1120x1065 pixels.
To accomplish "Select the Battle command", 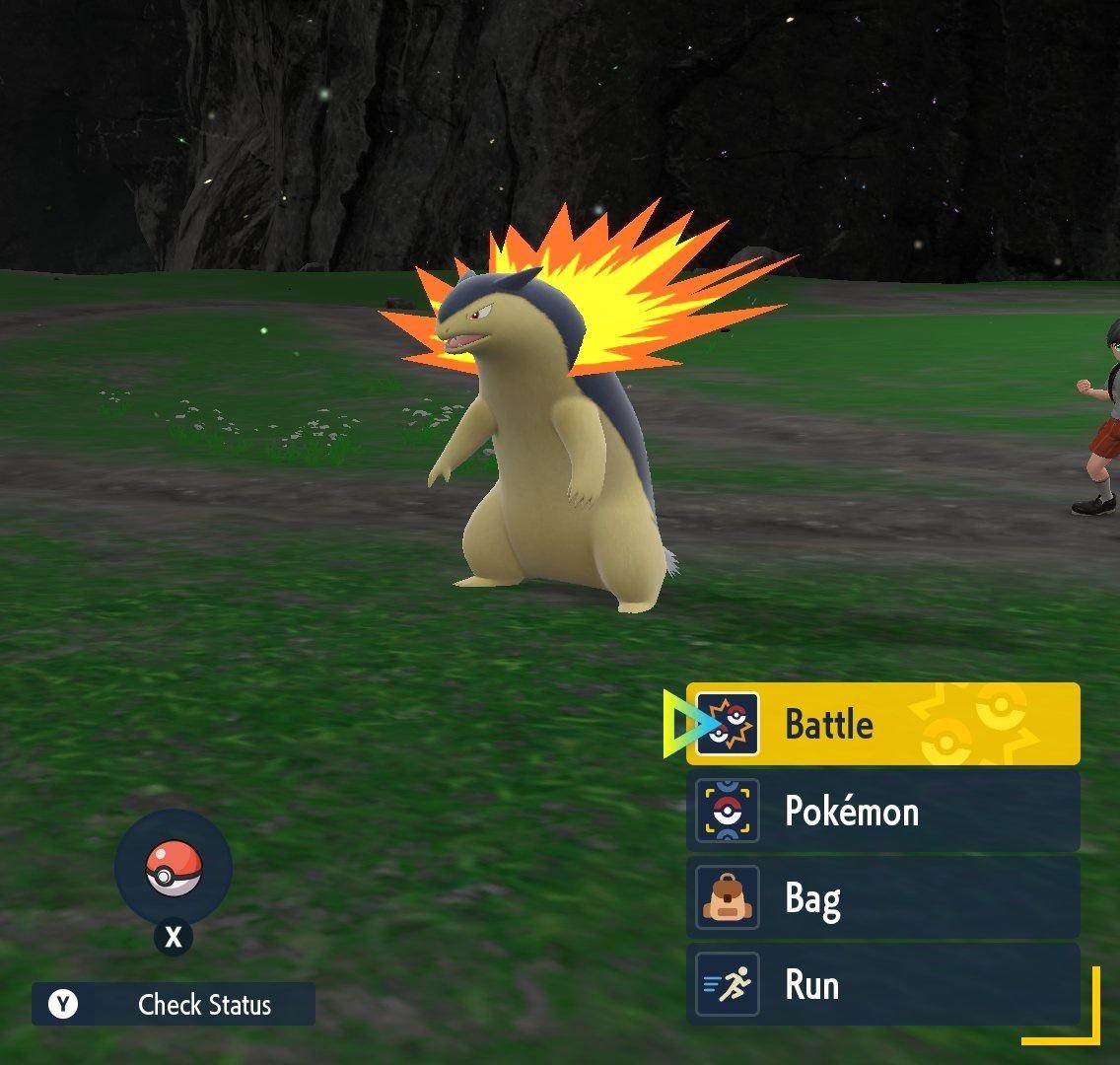I will pos(882,724).
